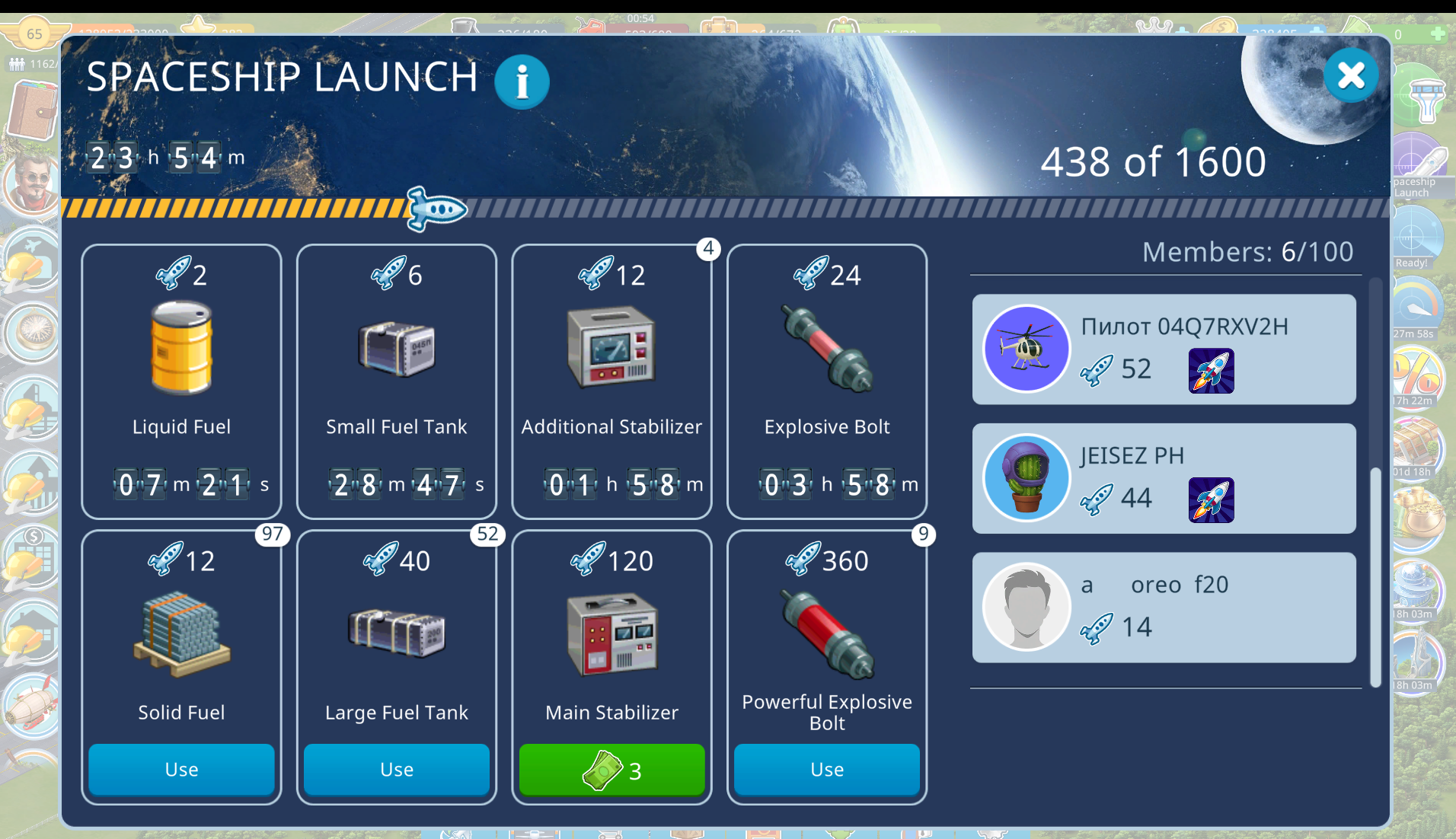Buy Main Stabilizer for 3 cash
Screen dimensions: 1456x839
[x=611, y=770]
